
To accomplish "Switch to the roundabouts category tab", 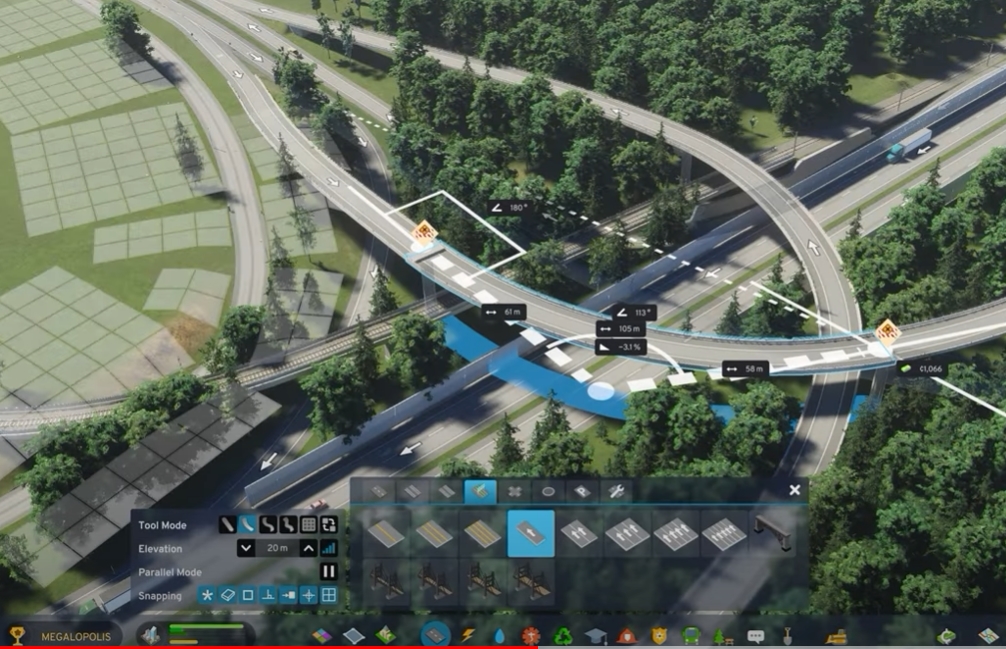I will pos(548,491).
